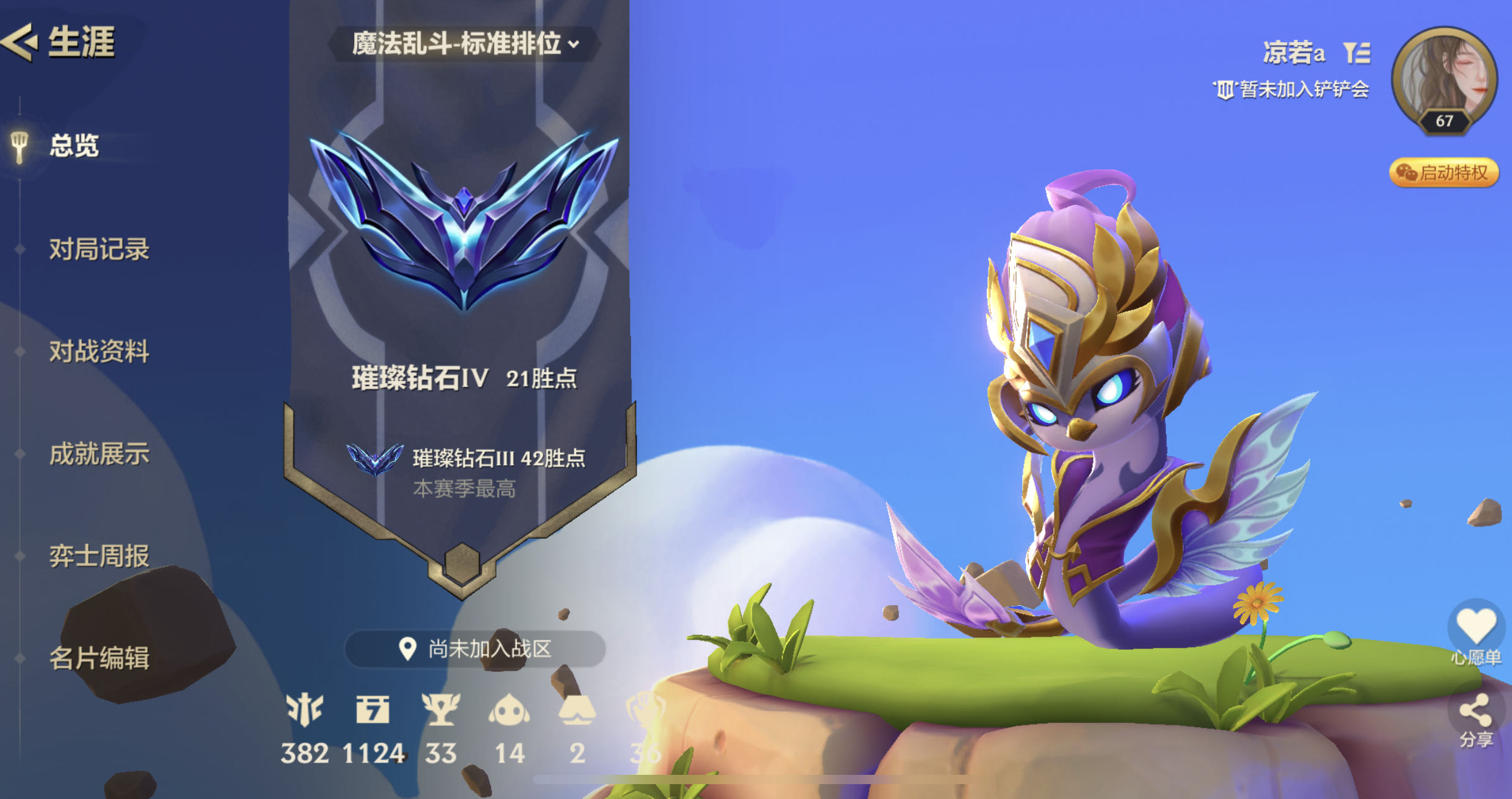
Task: Switch to the 对战资料 tab
Action: (x=99, y=351)
